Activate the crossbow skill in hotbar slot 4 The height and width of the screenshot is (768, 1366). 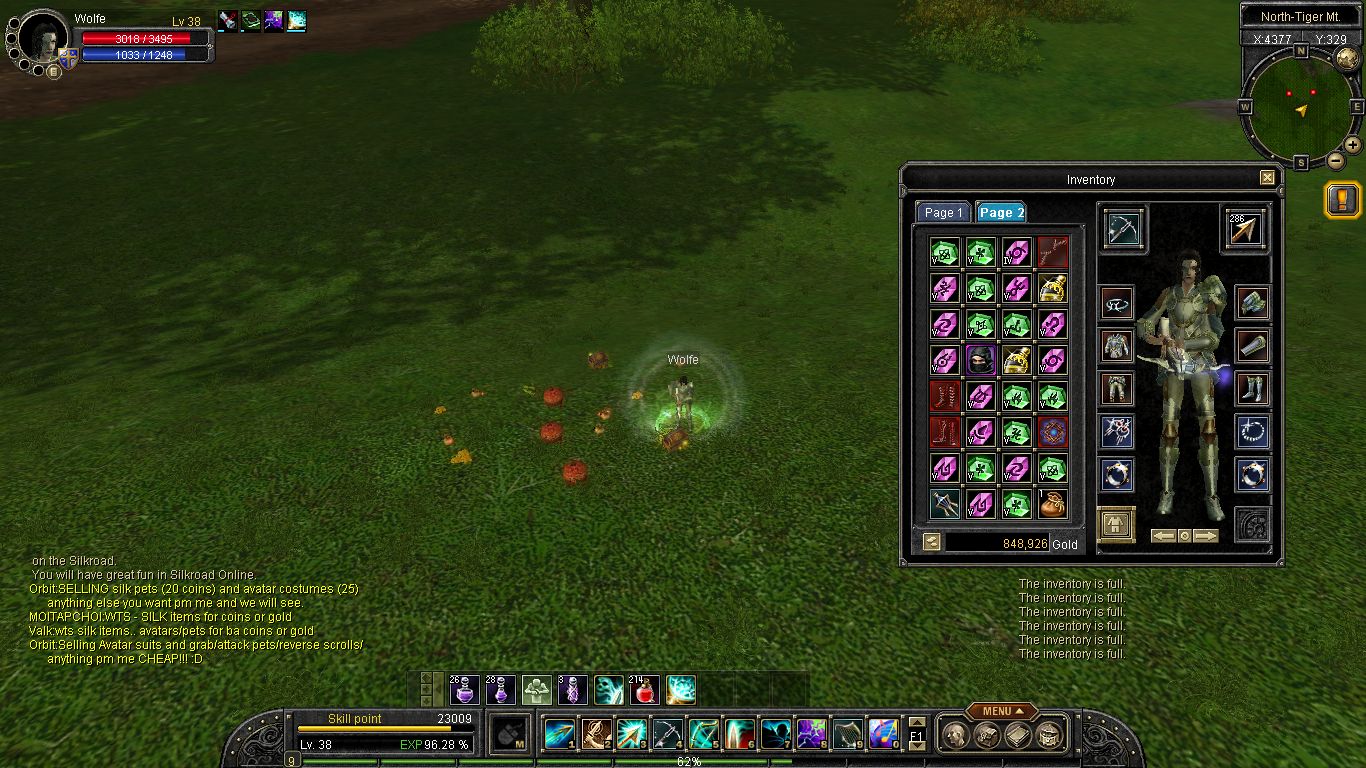point(668,734)
